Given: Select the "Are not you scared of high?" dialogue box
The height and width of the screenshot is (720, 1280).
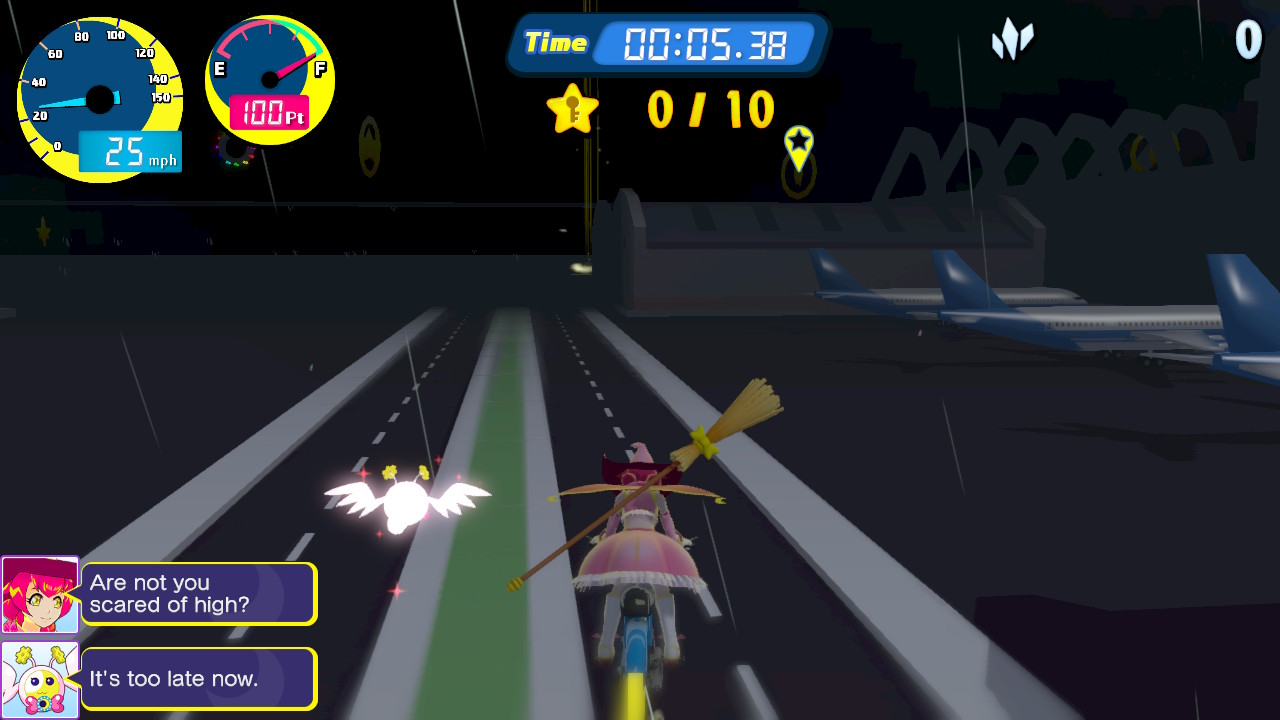Looking at the screenshot, I should point(199,594).
